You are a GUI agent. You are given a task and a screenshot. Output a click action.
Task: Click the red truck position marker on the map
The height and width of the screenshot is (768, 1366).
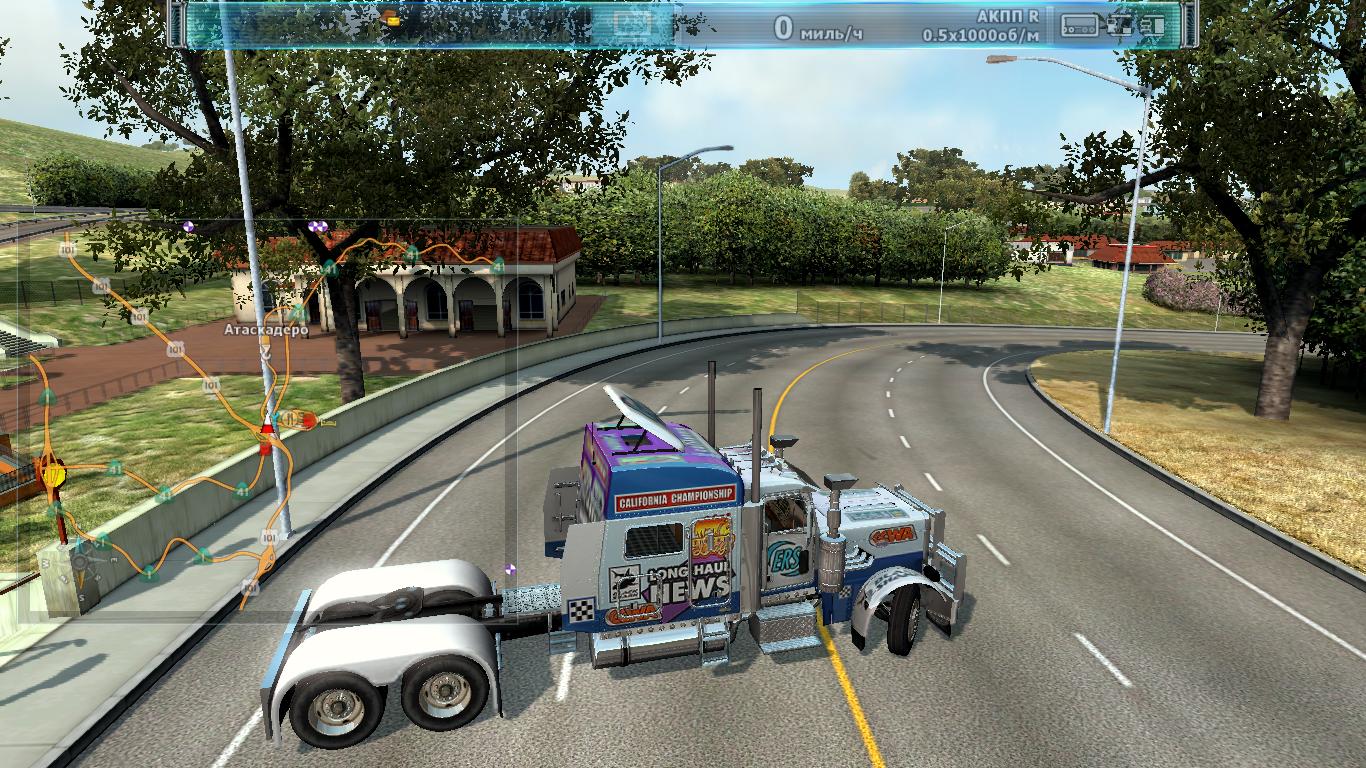pos(266,437)
